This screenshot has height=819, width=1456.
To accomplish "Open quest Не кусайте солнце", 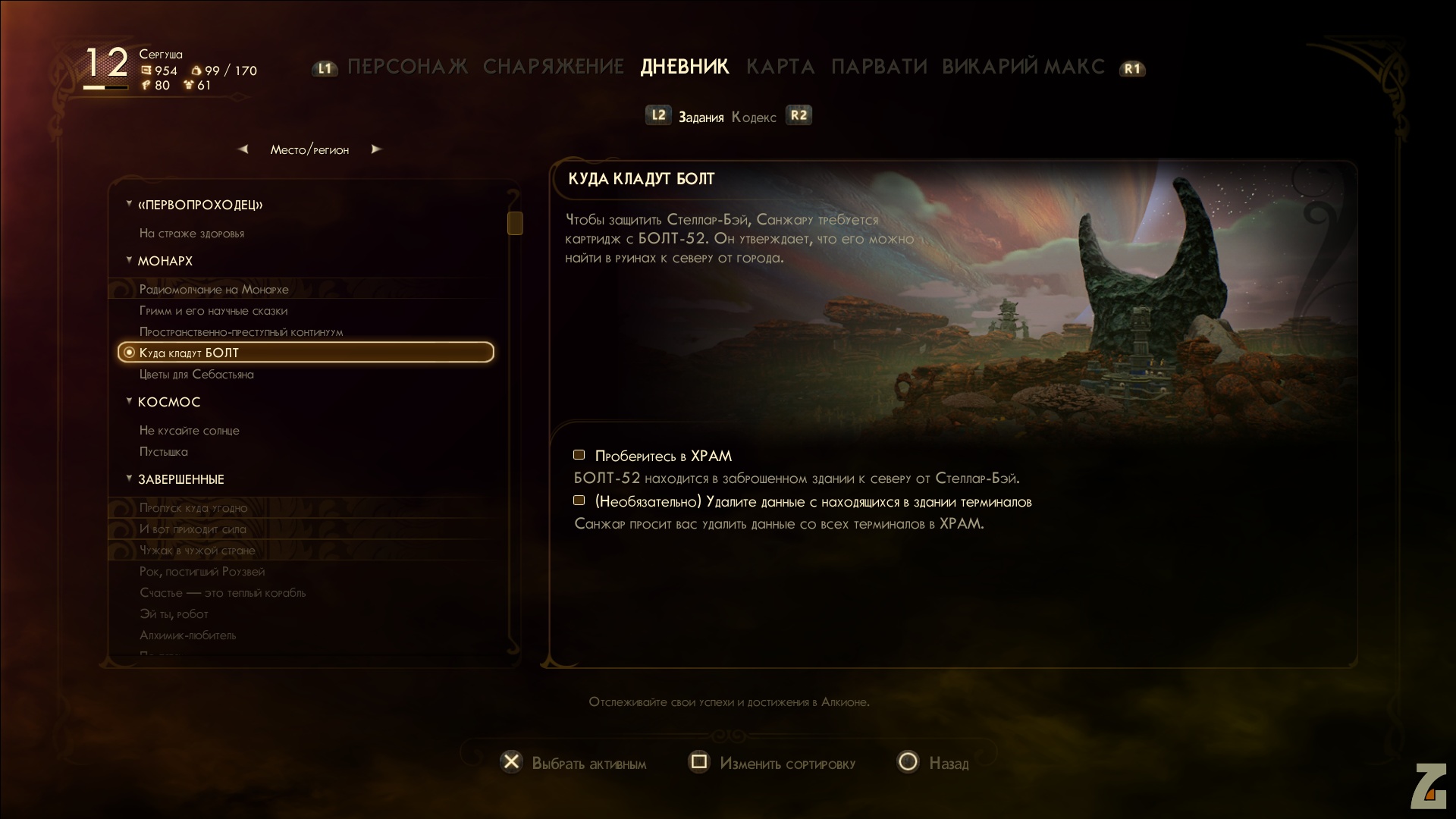I will coord(189,431).
